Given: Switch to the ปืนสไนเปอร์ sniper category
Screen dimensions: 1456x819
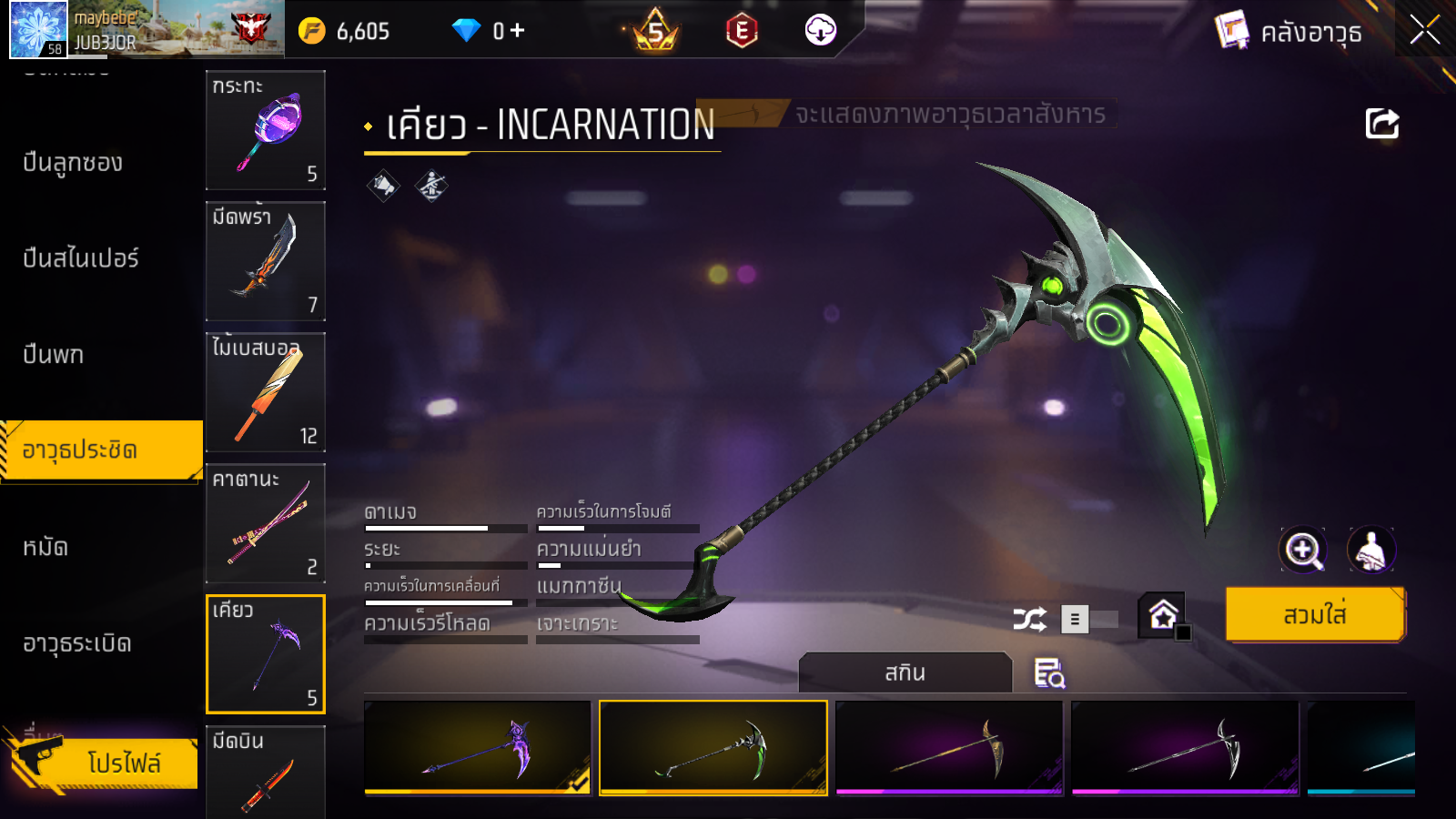Looking at the screenshot, I should [x=81, y=258].
